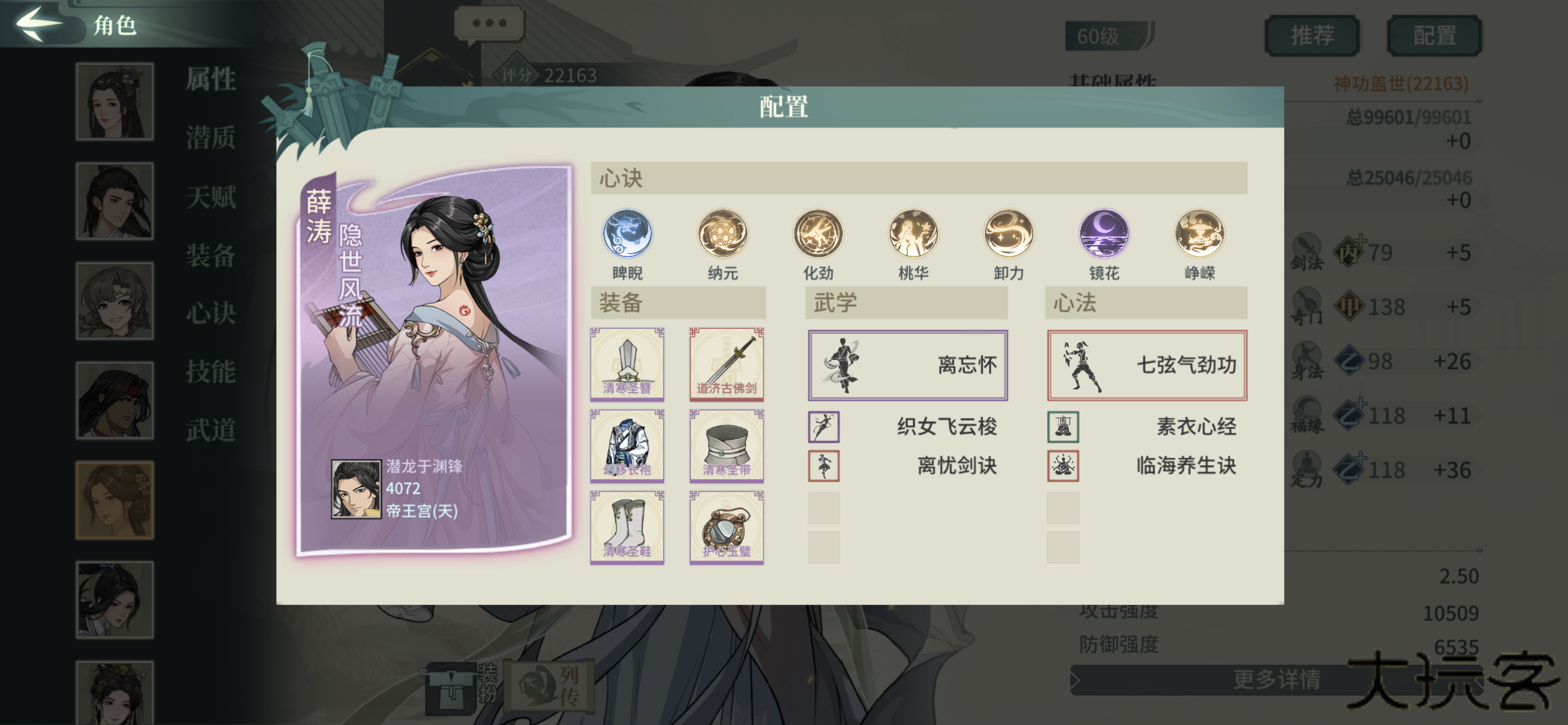Select the topmost character portrait thumbnail
Viewport: 1568px width, 725px height.
pos(115,101)
